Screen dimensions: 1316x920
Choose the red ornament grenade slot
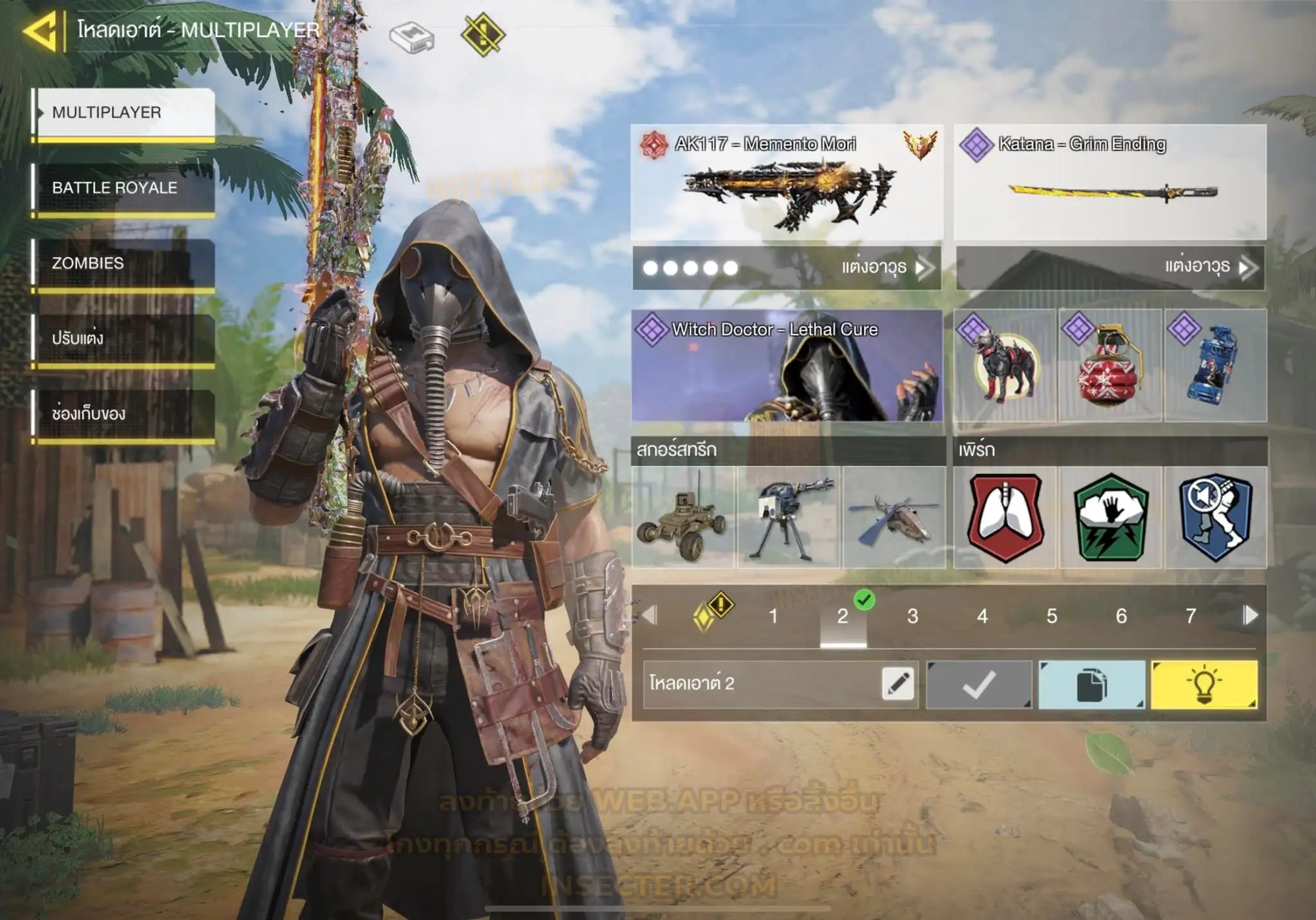click(1110, 365)
